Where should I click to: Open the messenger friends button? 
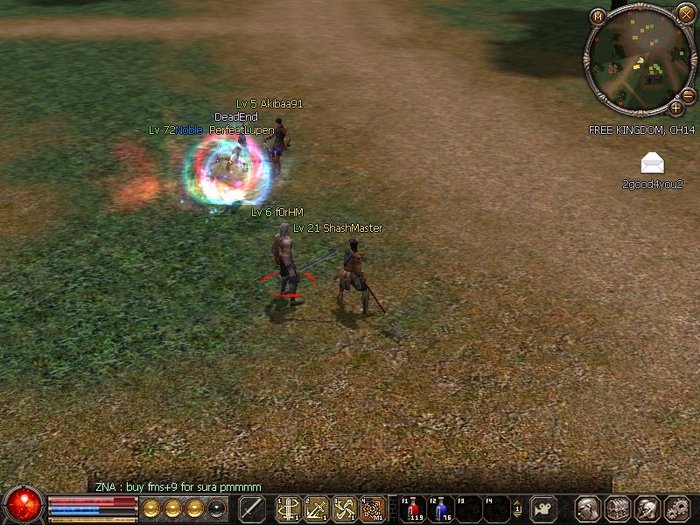pyautogui.click(x=647, y=508)
